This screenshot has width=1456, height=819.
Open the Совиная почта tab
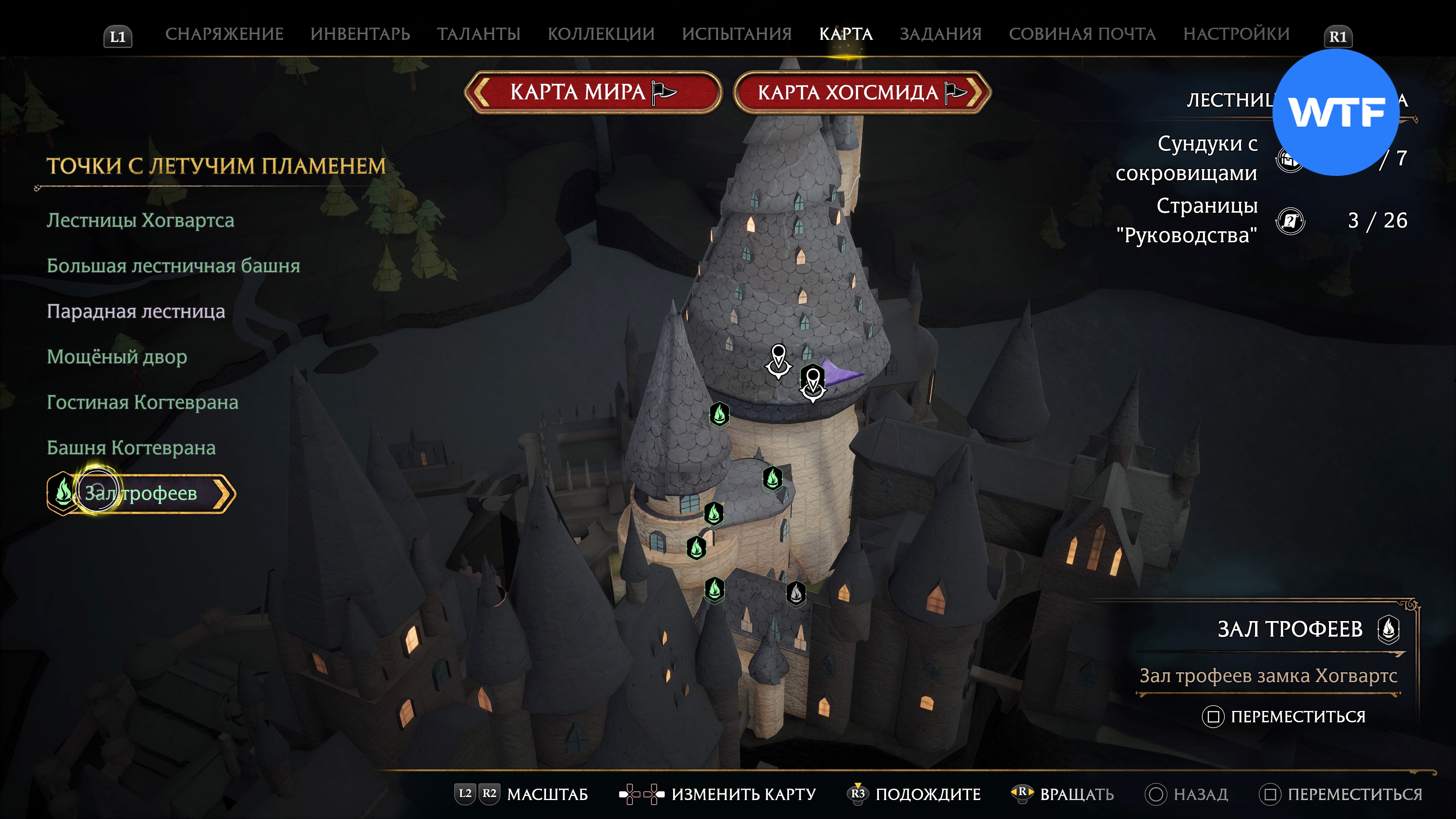[1082, 34]
